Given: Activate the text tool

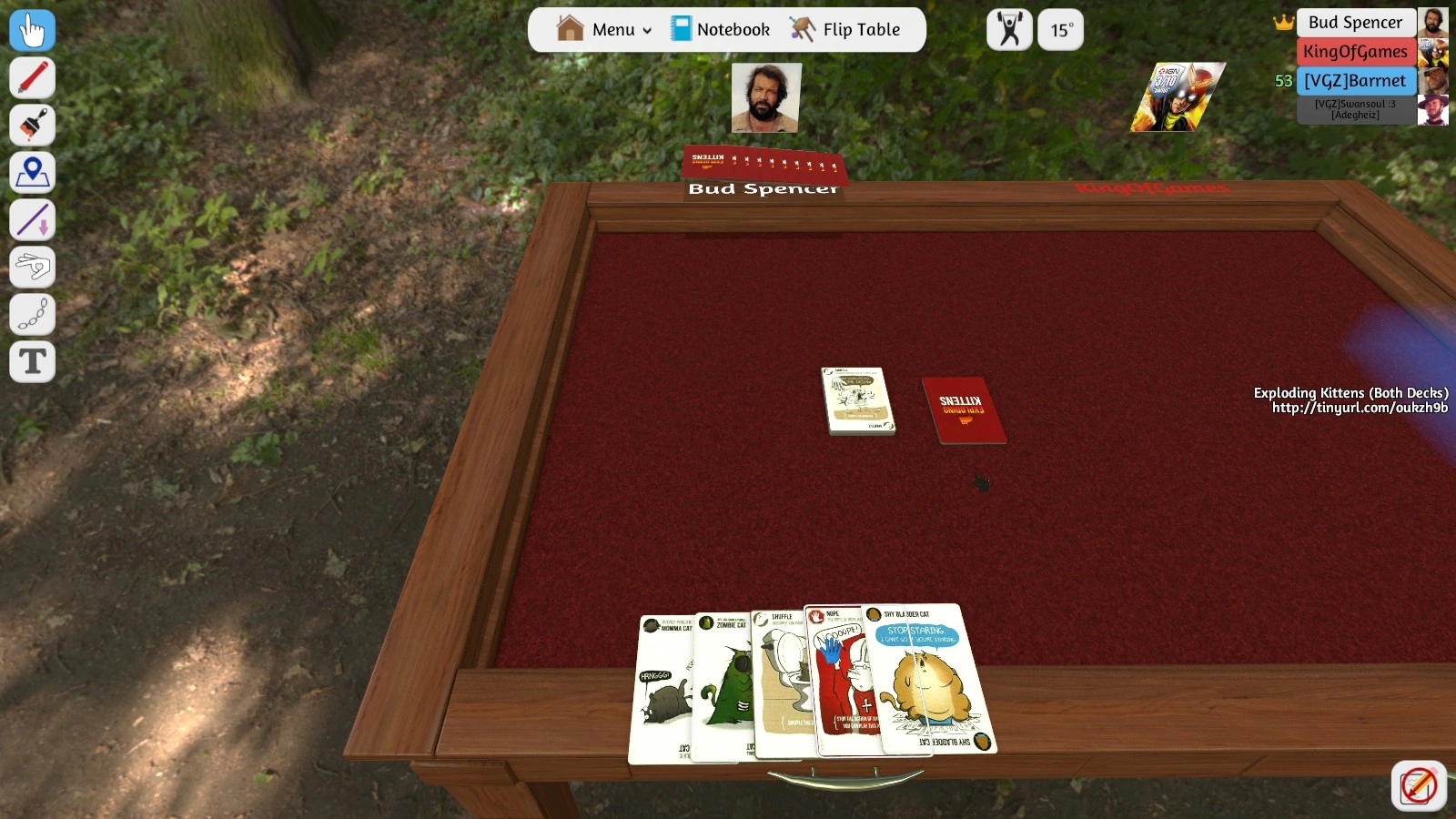Looking at the screenshot, I should tap(32, 362).
